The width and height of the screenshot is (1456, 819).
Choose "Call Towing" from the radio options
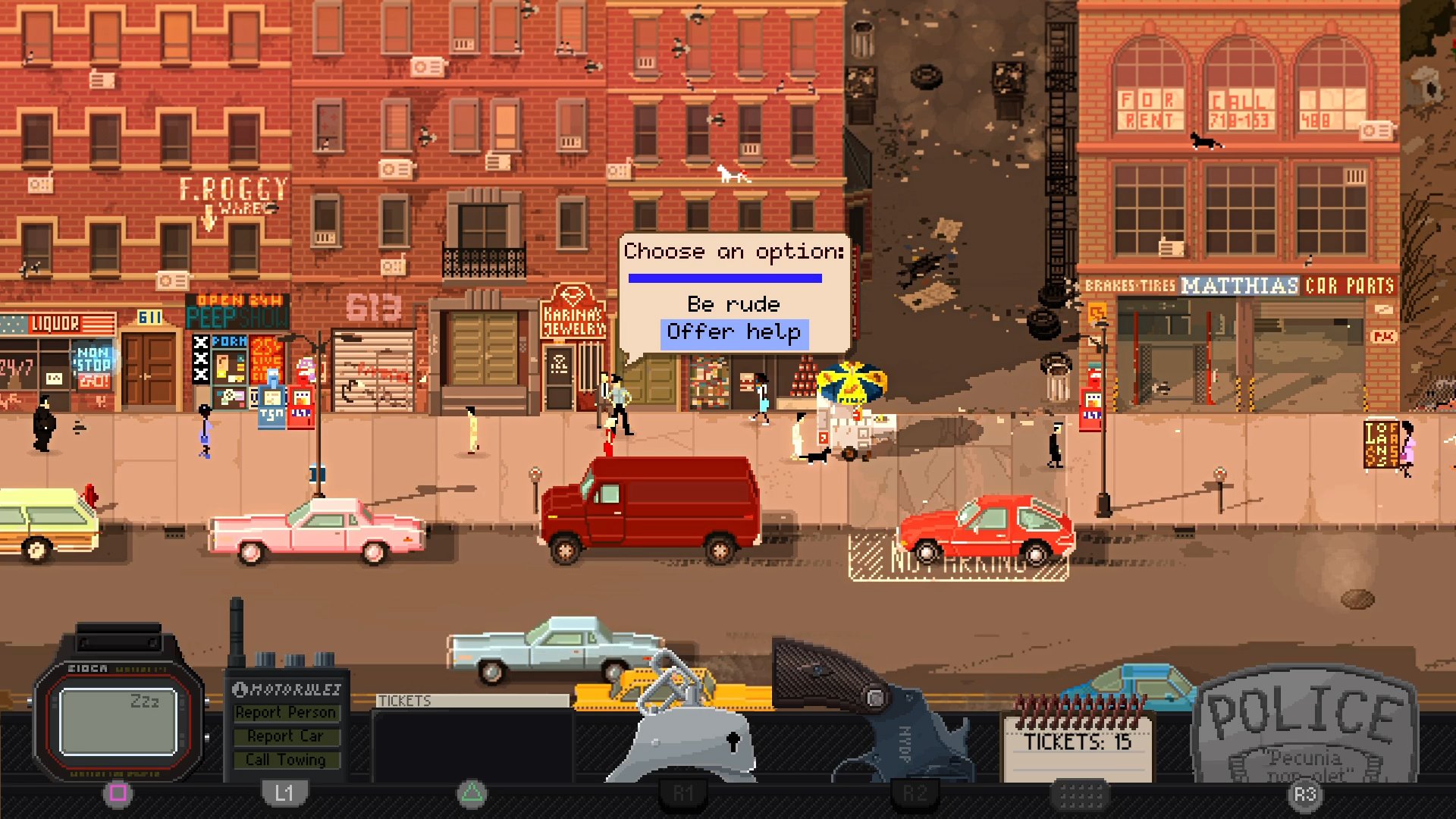(287, 759)
